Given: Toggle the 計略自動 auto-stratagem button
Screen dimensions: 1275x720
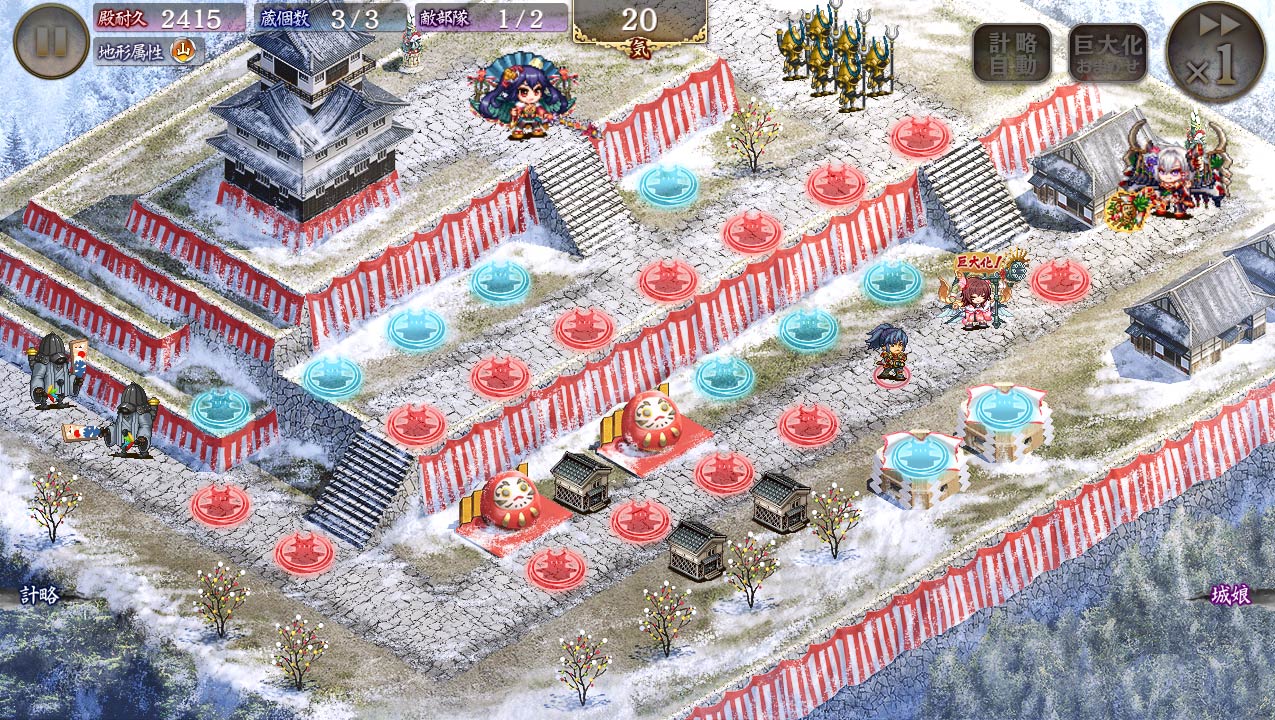Looking at the screenshot, I should click(1011, 53).
